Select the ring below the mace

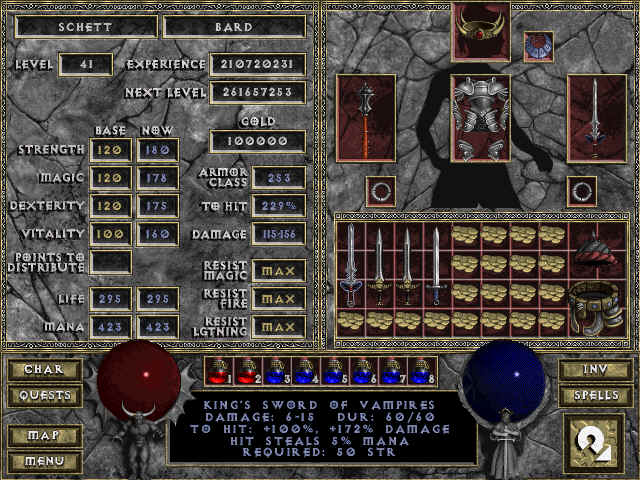(381, 190)
